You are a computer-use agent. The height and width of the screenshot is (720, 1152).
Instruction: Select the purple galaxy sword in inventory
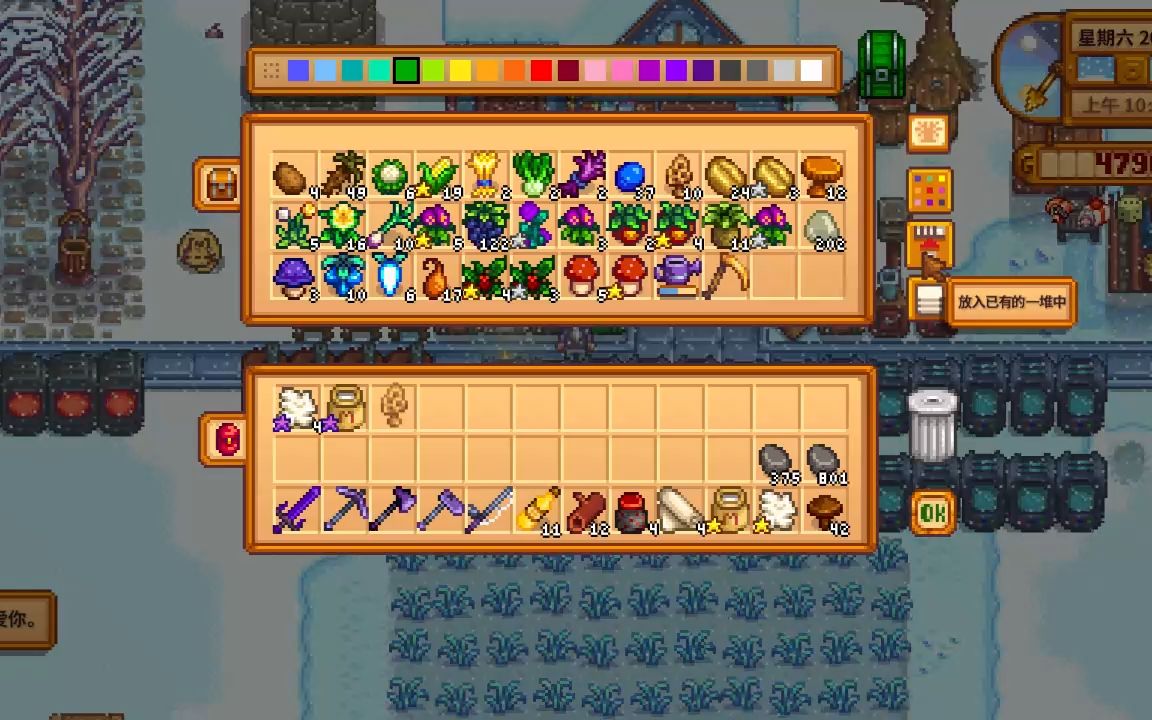(296, 509)
